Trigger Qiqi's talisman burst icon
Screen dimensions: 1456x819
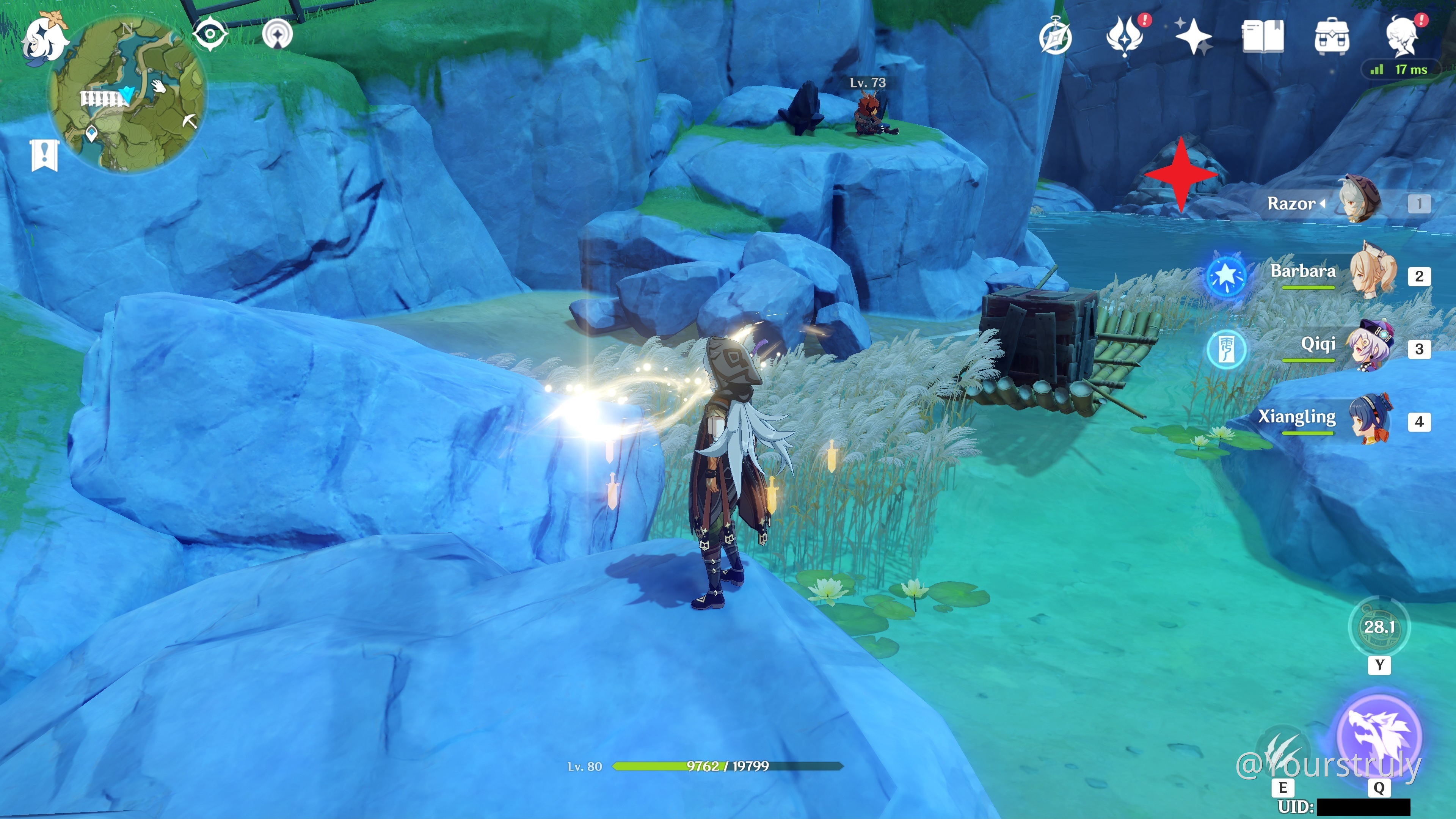point(1226,349)
